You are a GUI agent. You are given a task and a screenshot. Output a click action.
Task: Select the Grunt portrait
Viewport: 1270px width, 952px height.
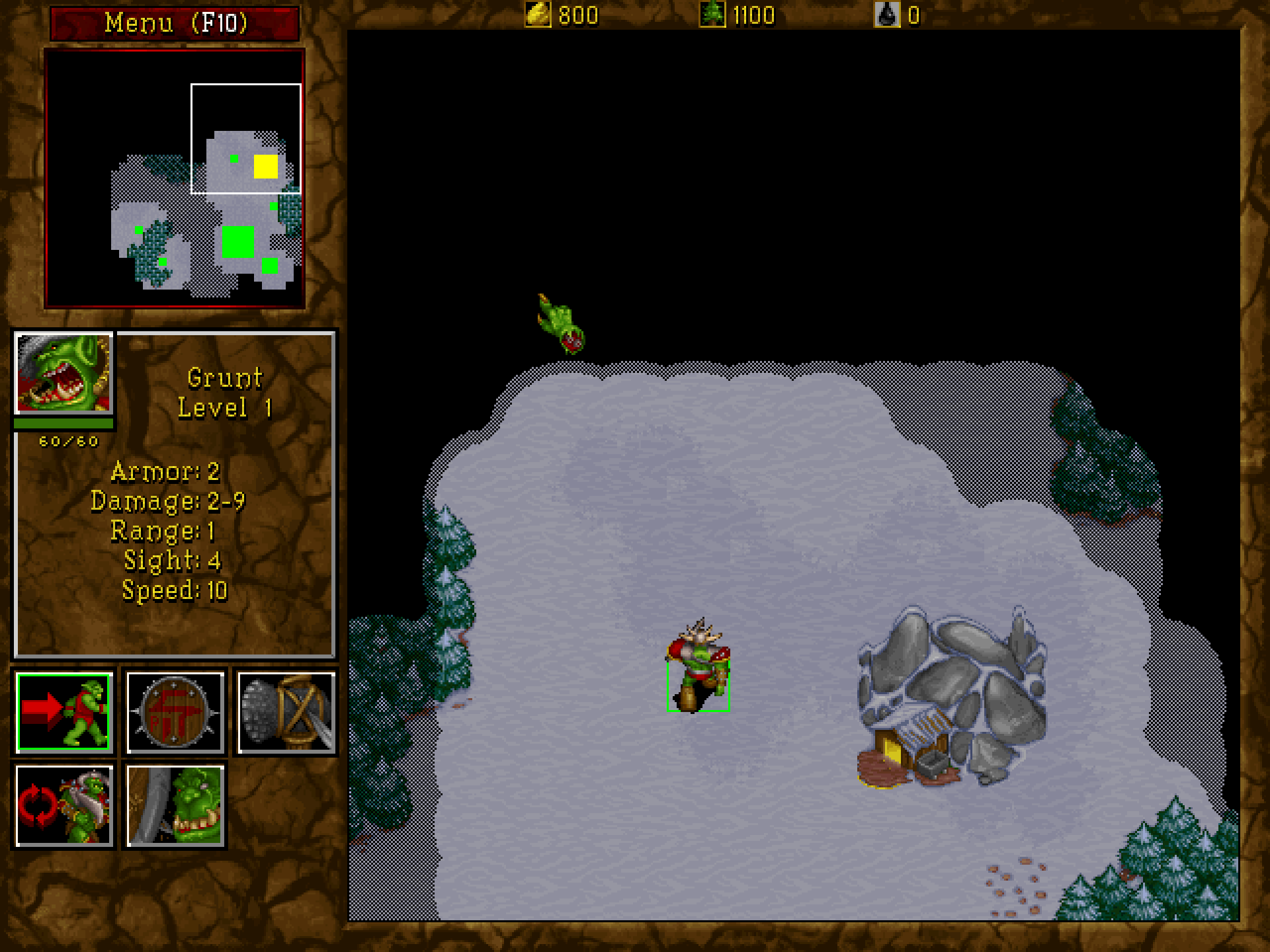coord(63,374)
